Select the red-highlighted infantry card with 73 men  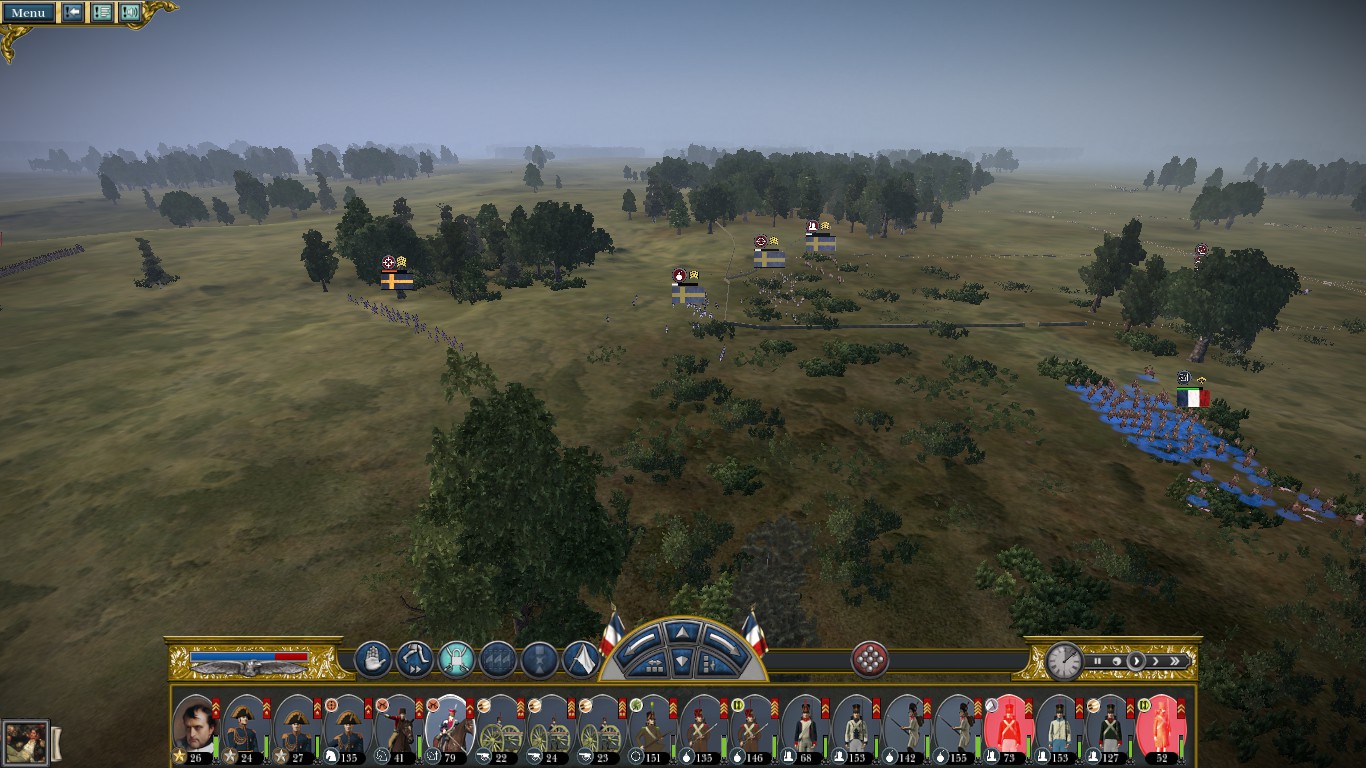pyautogui.click(x=1007, y=728)
